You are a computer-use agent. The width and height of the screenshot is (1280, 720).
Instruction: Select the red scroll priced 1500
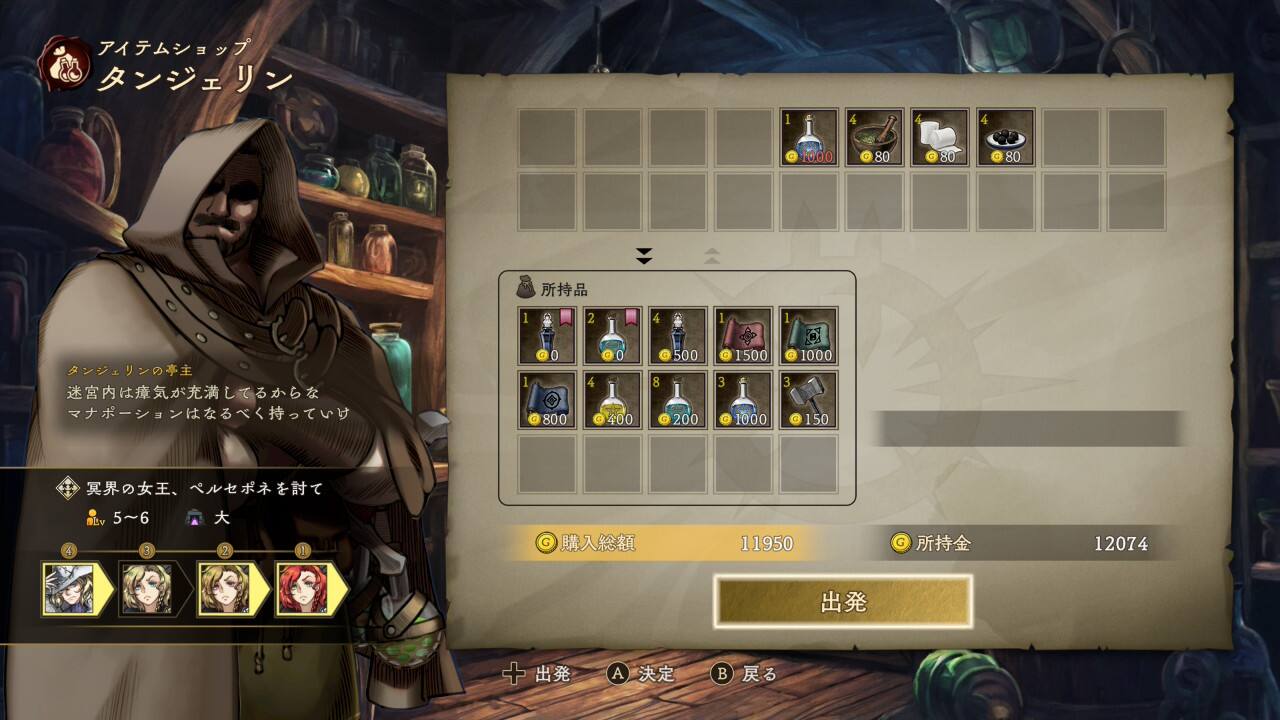tap(743, 335)
